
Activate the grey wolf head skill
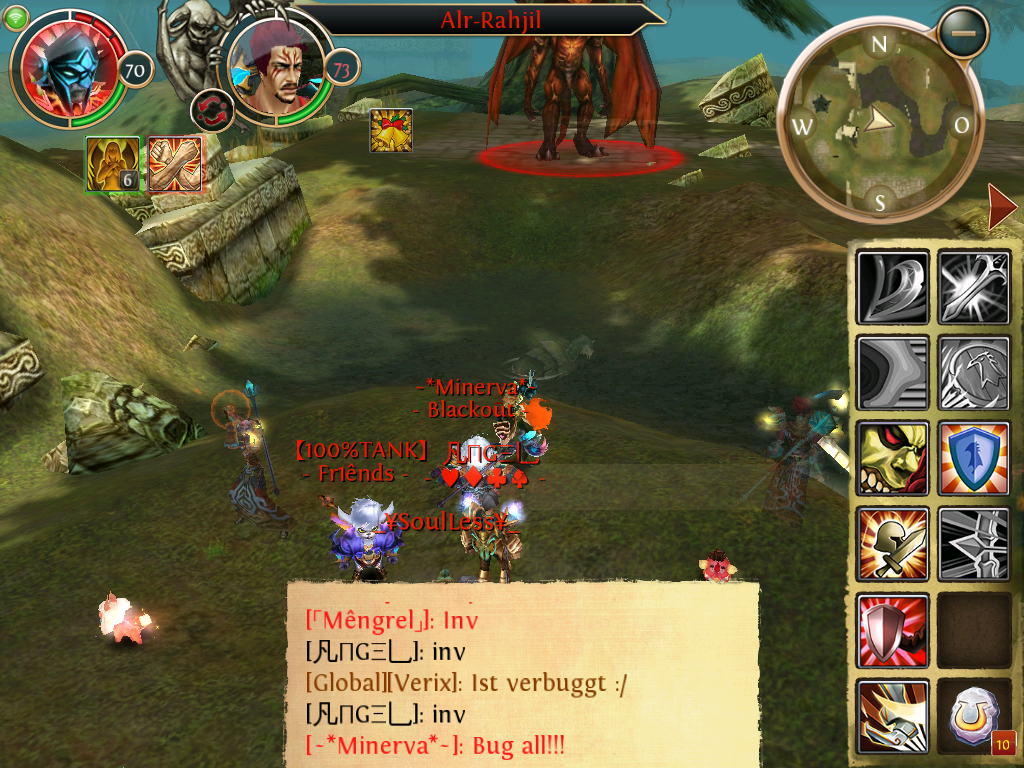975,373
